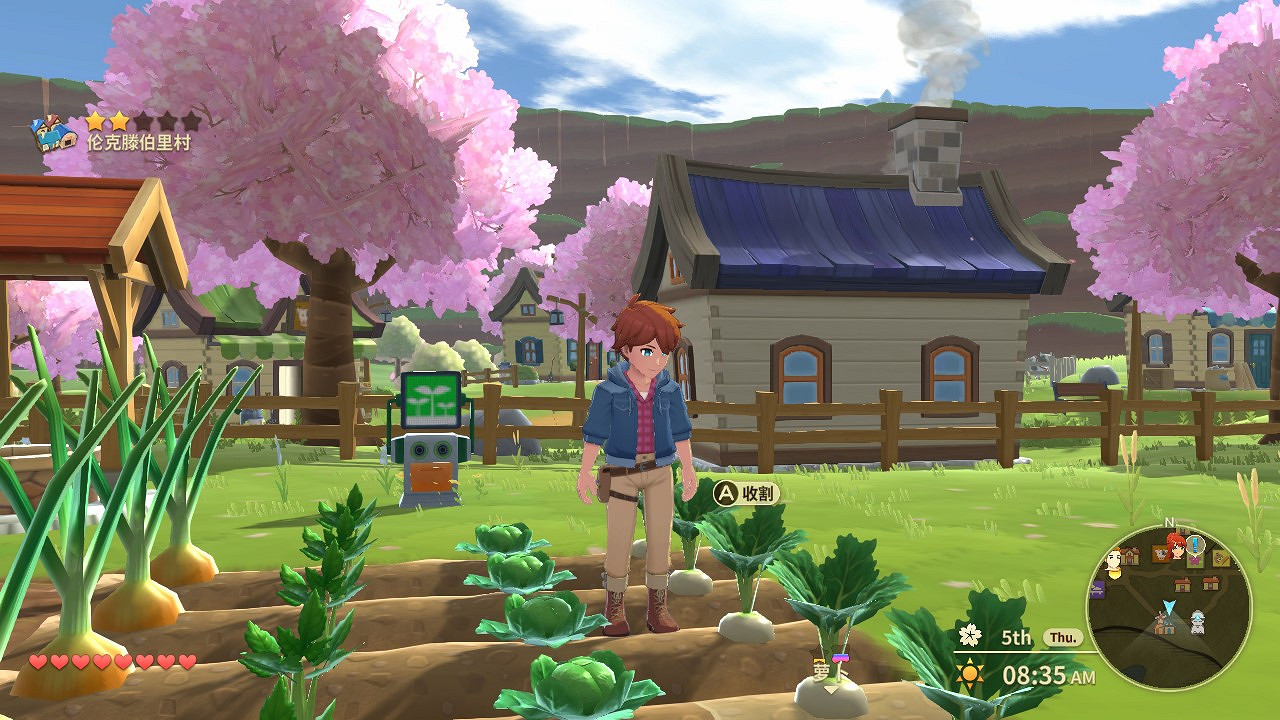Image resolution: width=1280 pixels, height=720 pixels.
Task: Toggle the last heart on the stamina row
Action: click(x=189, y=660)
